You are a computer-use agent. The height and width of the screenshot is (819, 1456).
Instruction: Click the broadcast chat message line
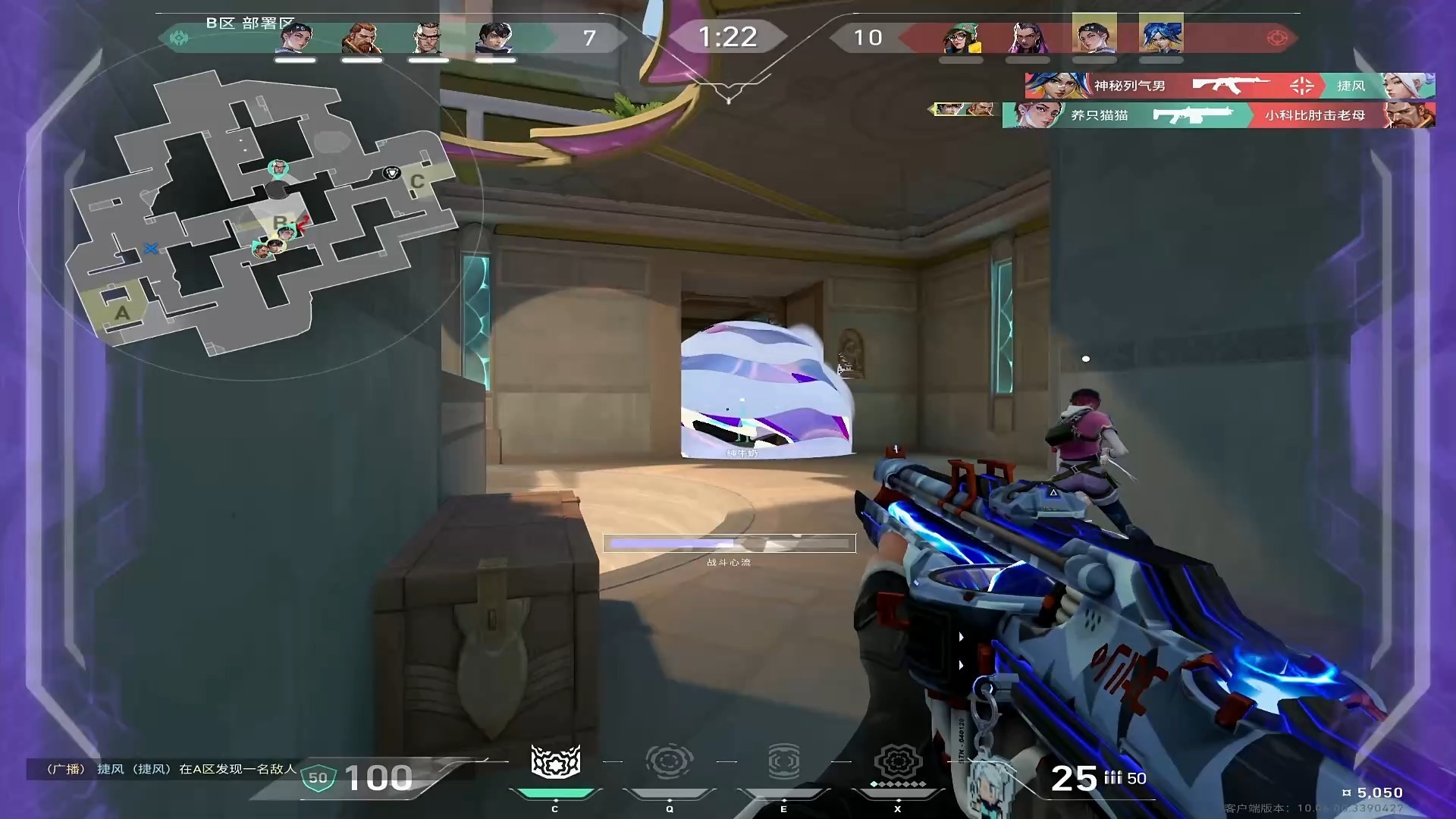point(171,769)
